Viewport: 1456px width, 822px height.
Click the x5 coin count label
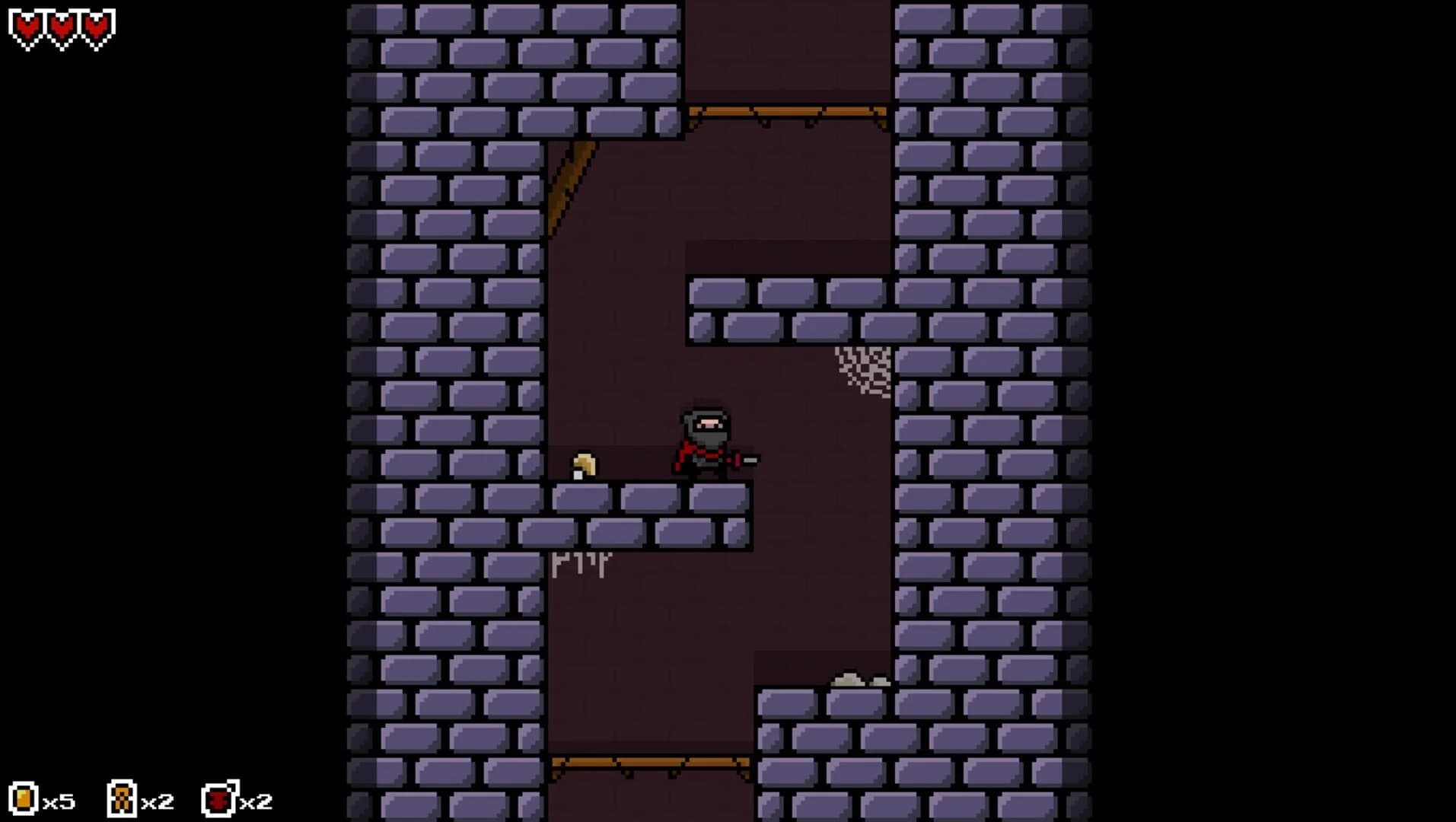pos(59,801)
